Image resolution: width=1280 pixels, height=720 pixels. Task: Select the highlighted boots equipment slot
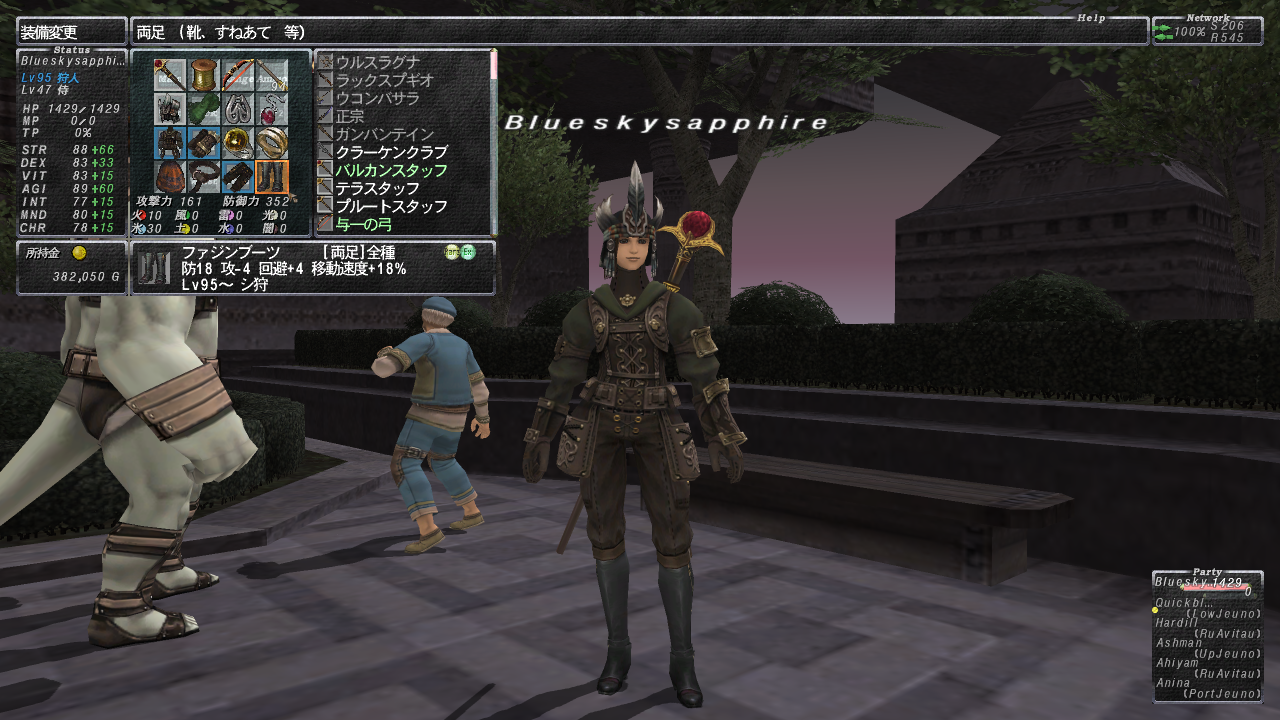(271, 177)
